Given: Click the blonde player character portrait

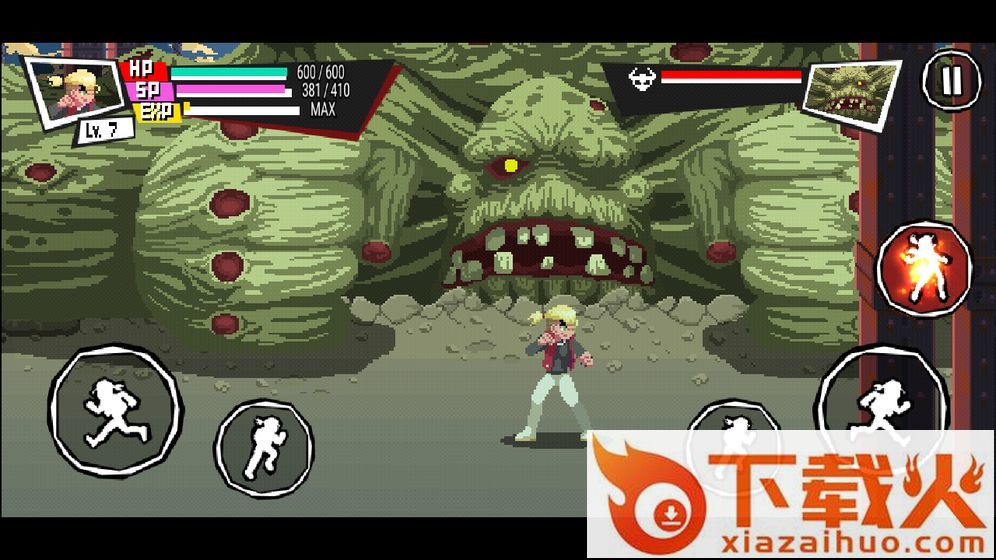Looking at the screenshot, I should point(70,90).
